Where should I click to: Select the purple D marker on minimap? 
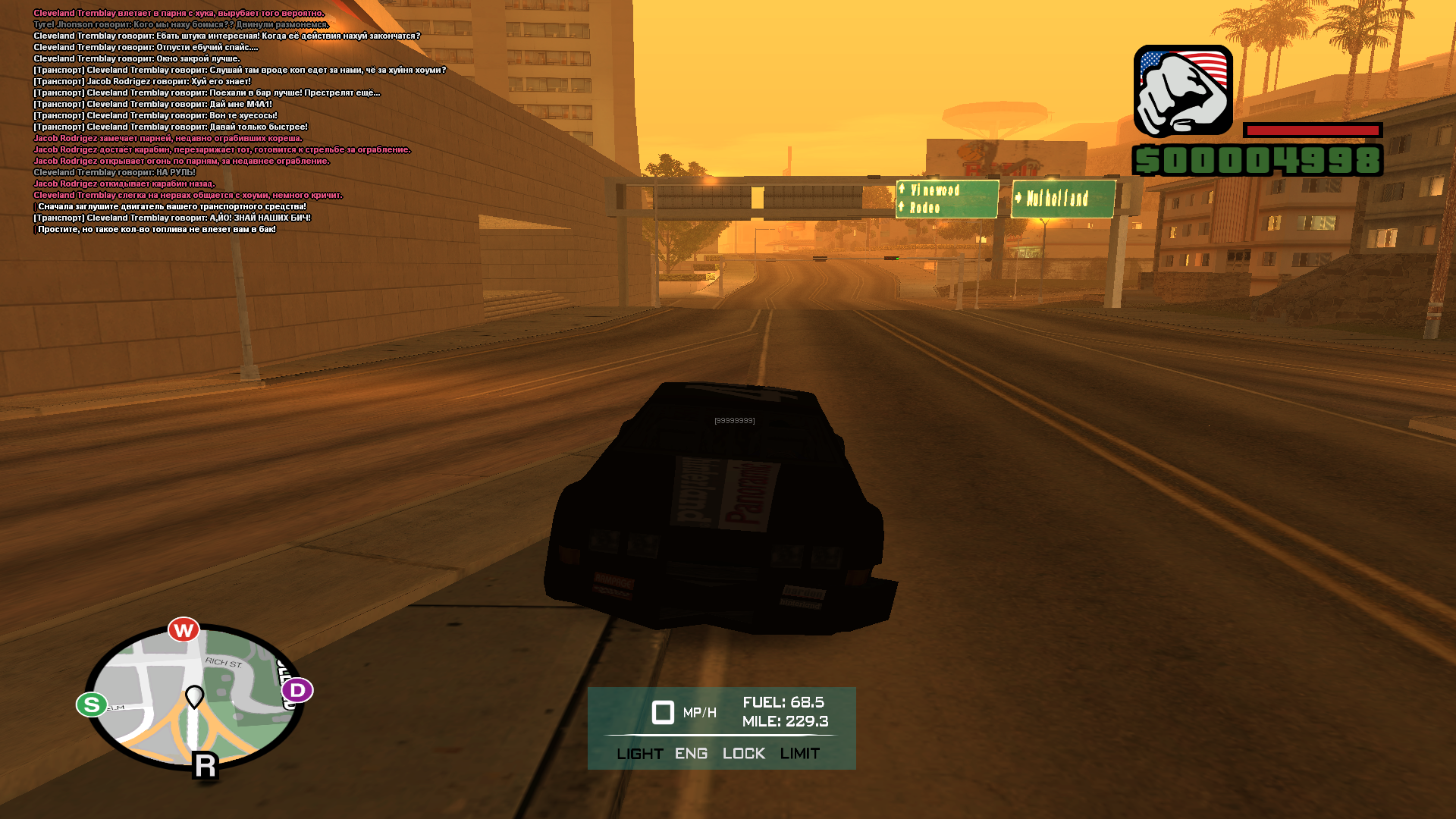click(x=297, y=690)
